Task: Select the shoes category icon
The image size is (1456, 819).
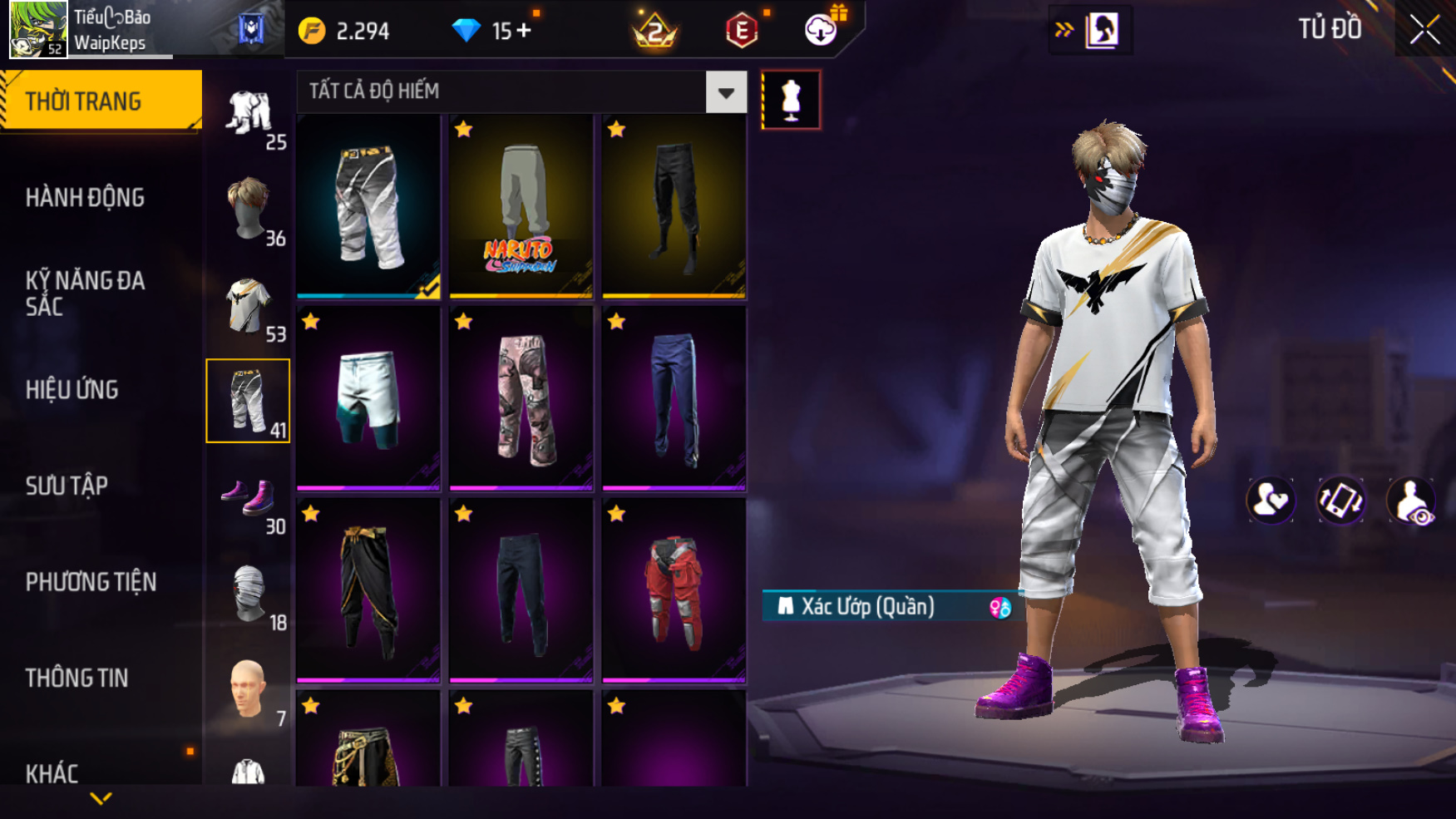Action: click(248, 497)
